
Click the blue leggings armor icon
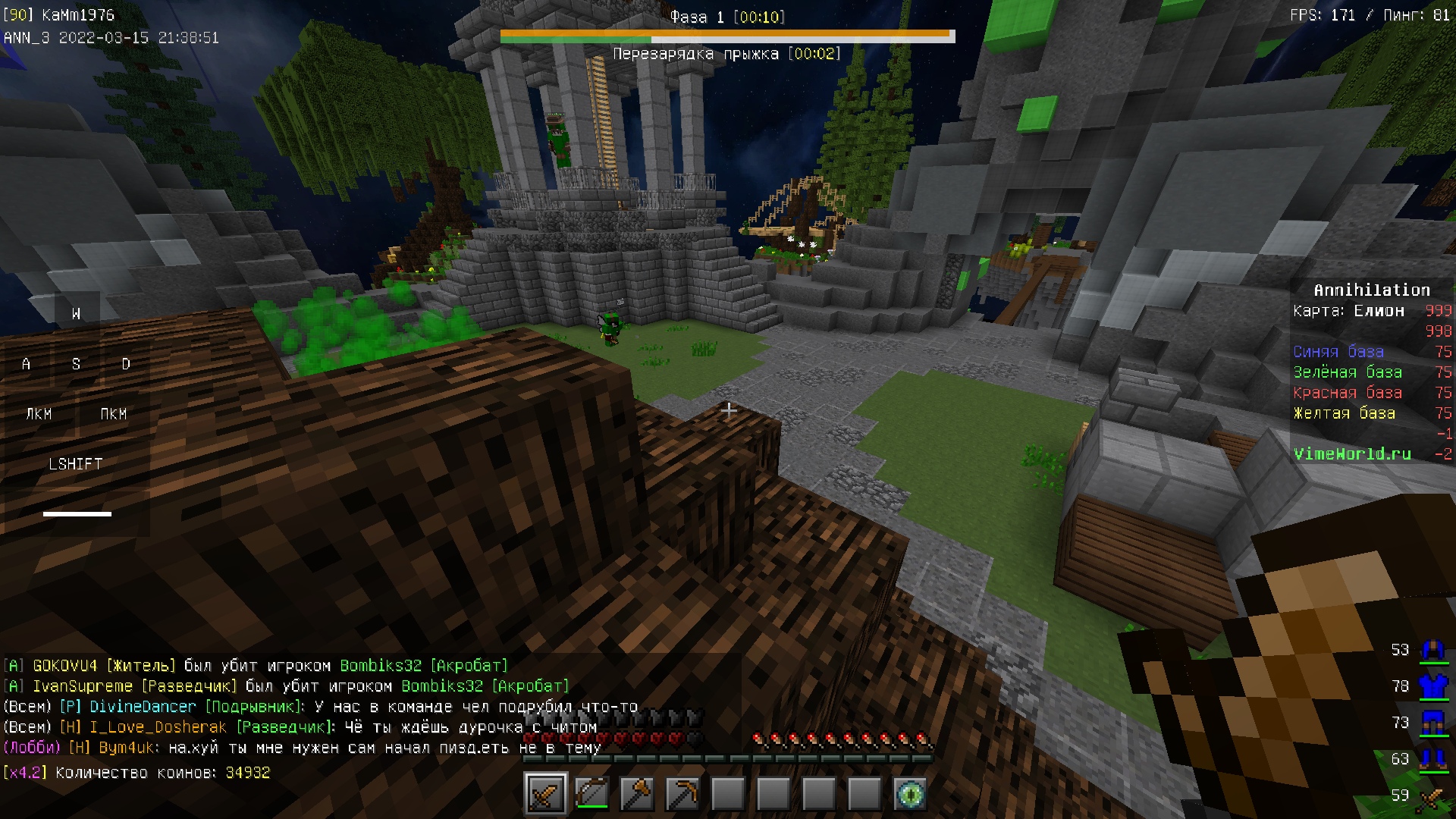1432,723
